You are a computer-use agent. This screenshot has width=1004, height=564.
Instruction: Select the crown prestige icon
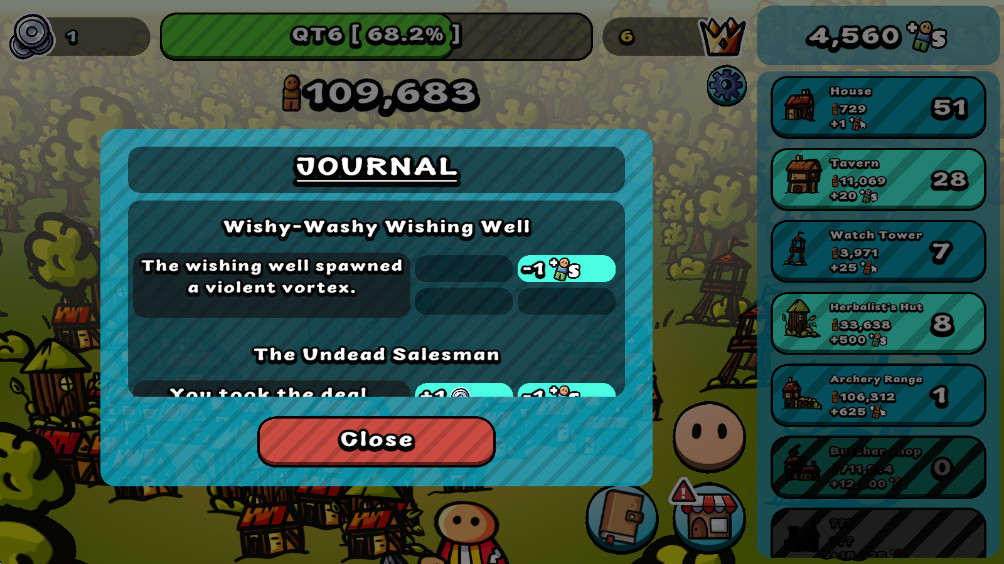[721, 37]
